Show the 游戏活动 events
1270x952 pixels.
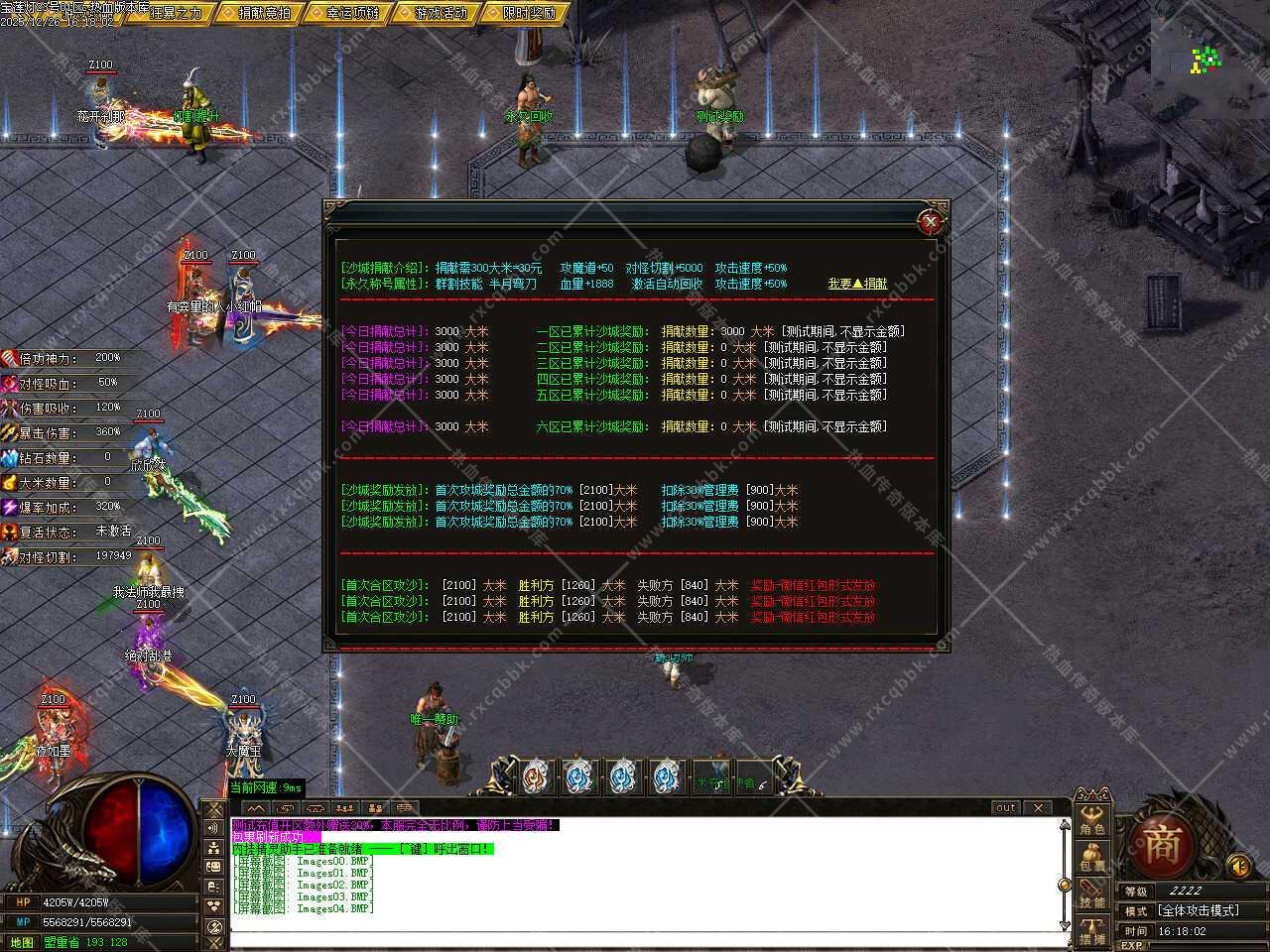(435, 13)
